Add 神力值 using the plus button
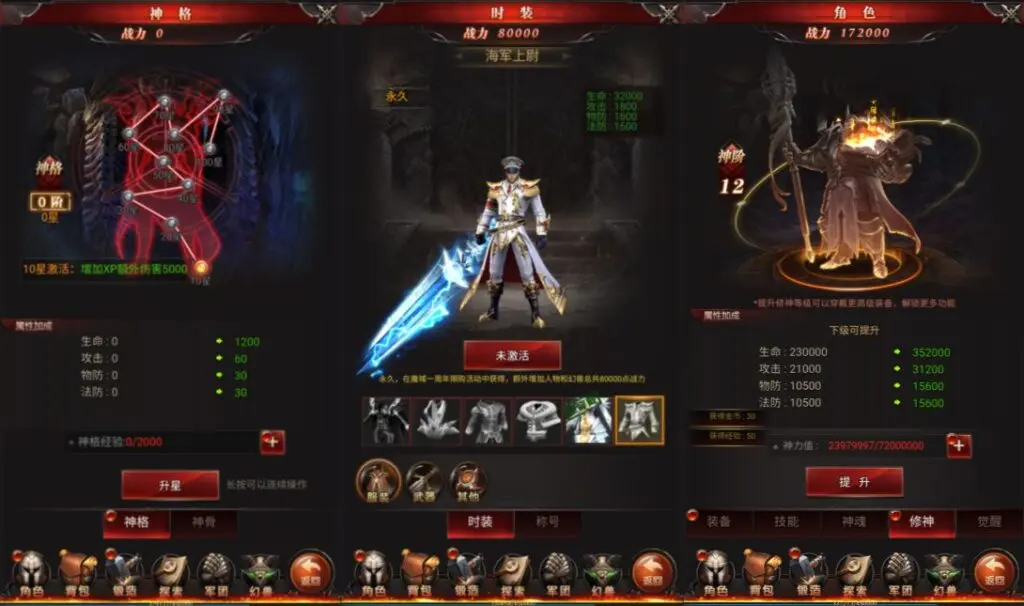This screenshot has width=1024, height=606. click(958, 445)
